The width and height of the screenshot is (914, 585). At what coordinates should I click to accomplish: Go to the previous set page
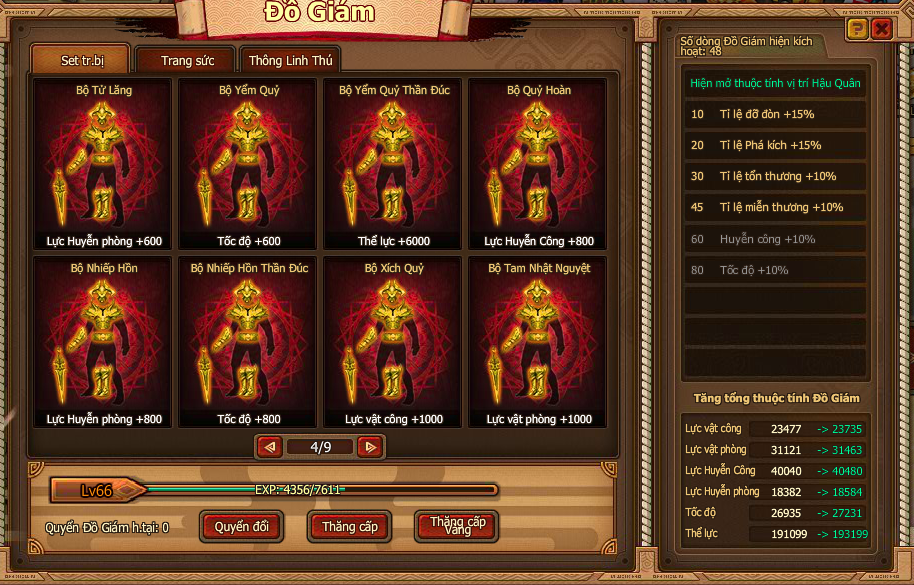tap(269, 447)
